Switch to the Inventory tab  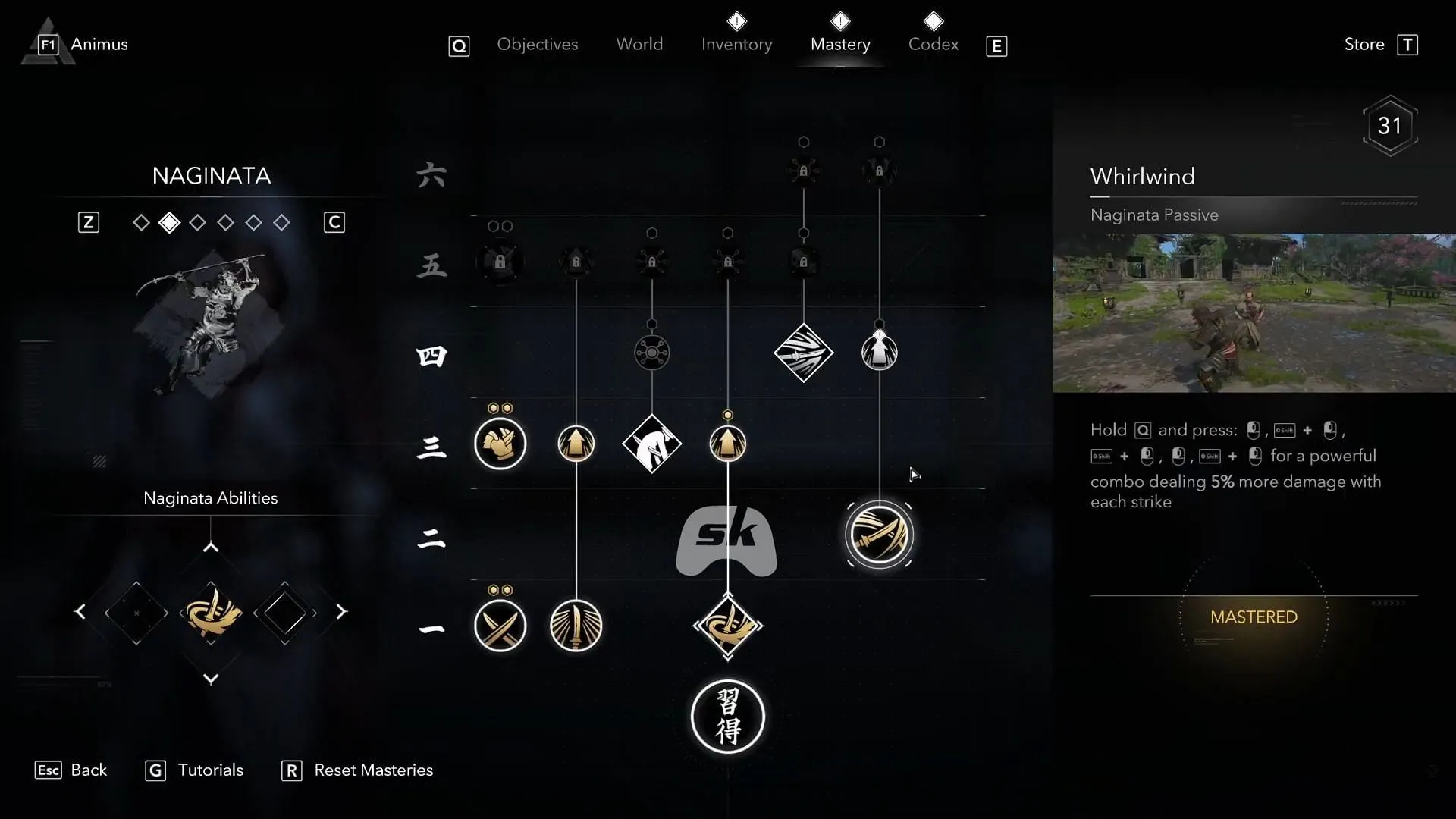(x=736, y=44)
